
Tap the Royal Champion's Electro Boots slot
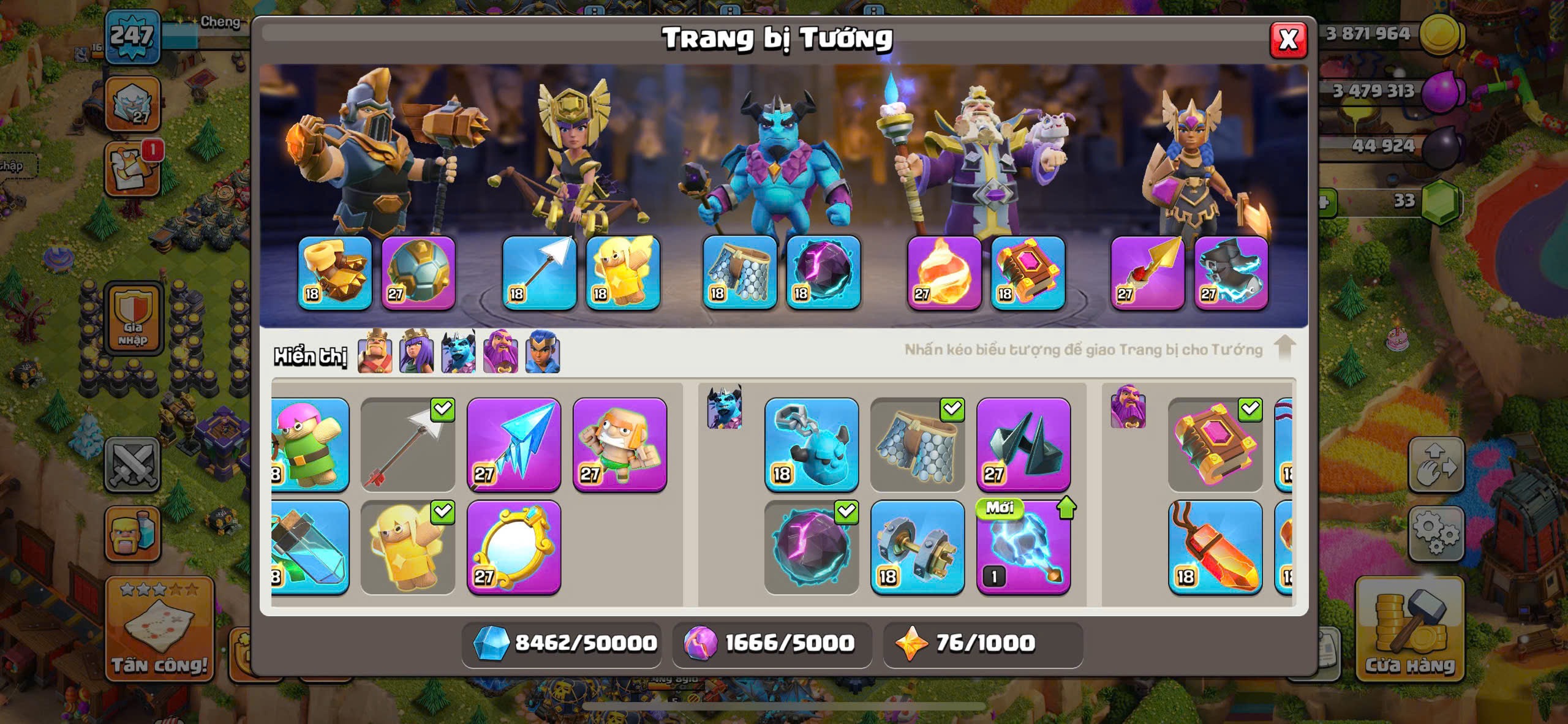tap(1231, 273)
